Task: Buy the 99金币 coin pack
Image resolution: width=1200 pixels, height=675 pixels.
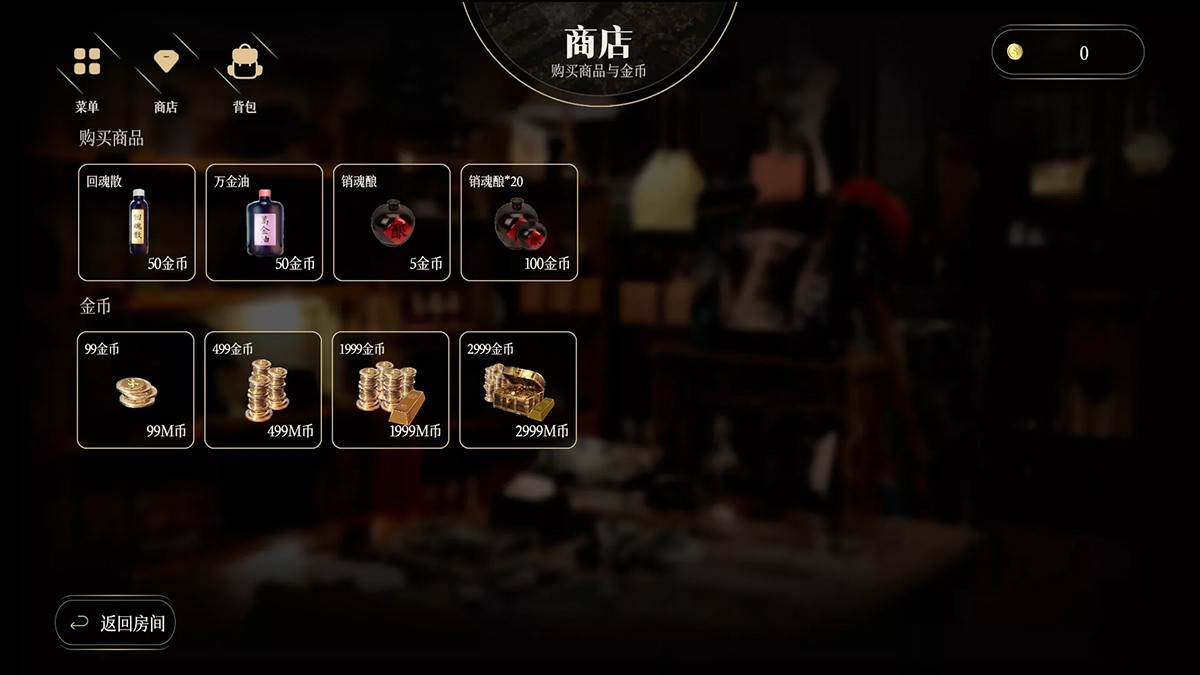Action: pos(136,389)
